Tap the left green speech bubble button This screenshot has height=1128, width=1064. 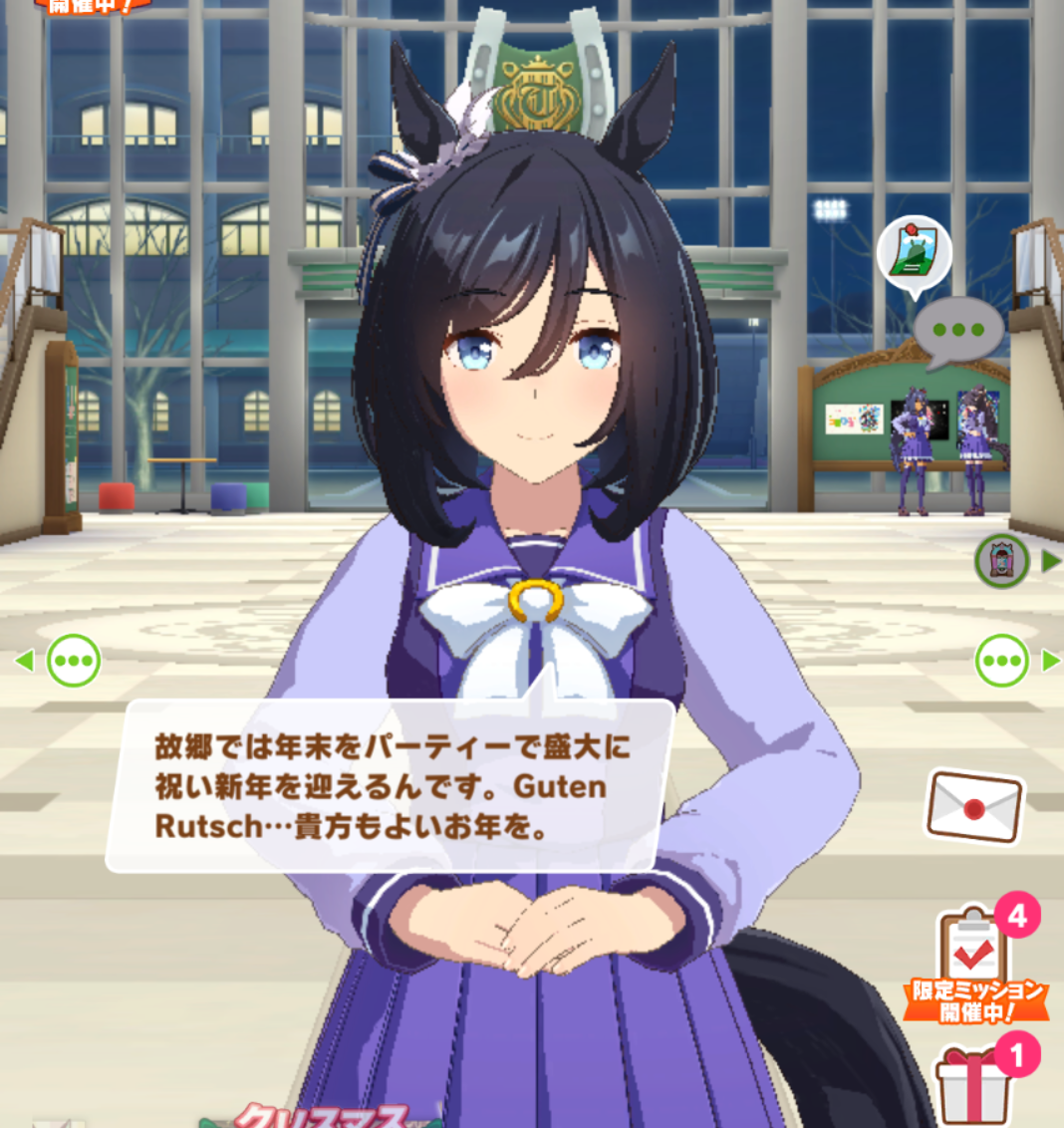(74, 660)
